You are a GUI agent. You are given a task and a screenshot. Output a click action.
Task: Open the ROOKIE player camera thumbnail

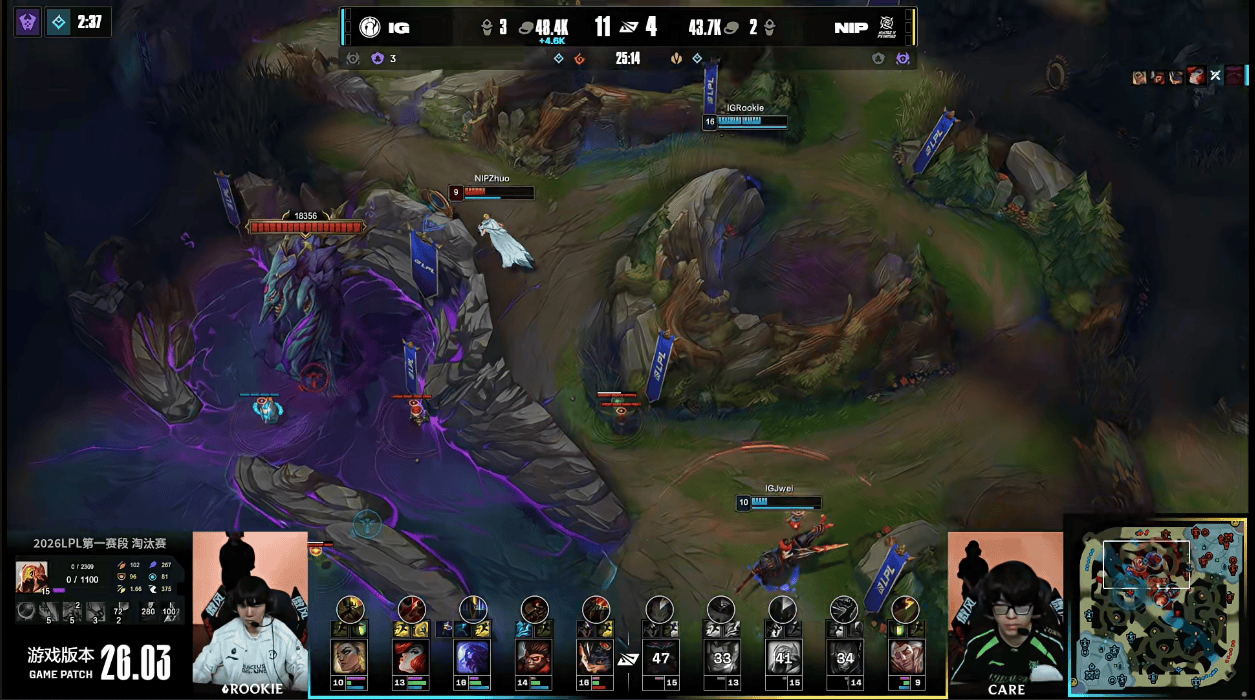250,610
